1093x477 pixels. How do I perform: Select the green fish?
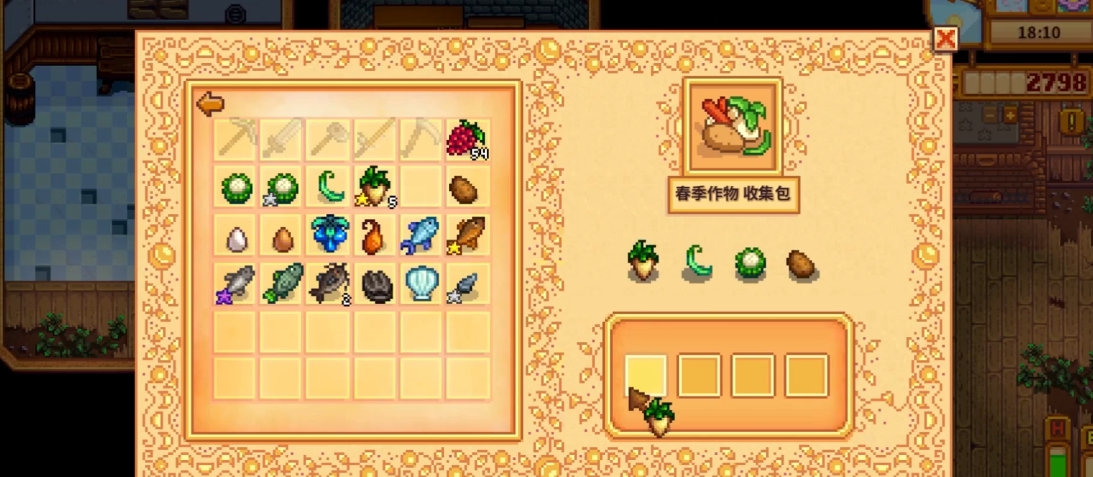point(283,284)
